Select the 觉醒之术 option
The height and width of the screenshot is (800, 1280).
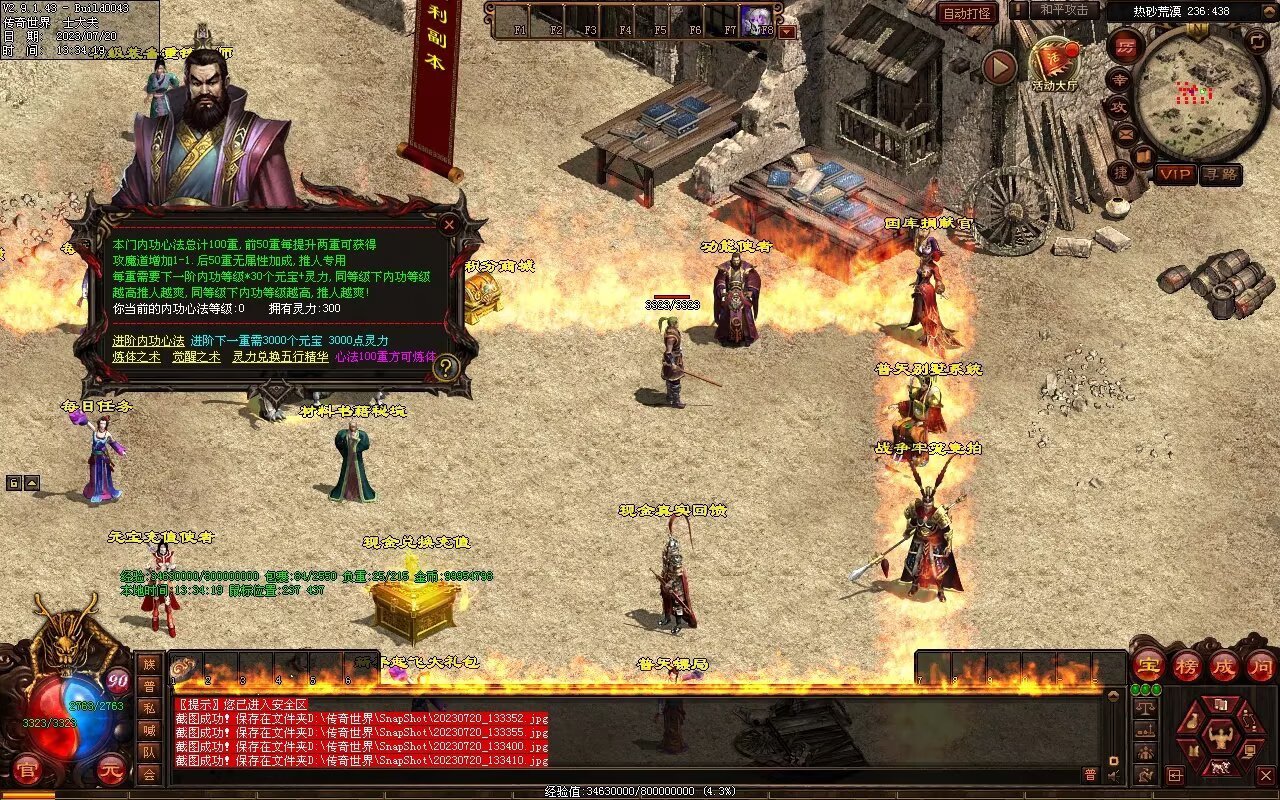tap(196, 357)
